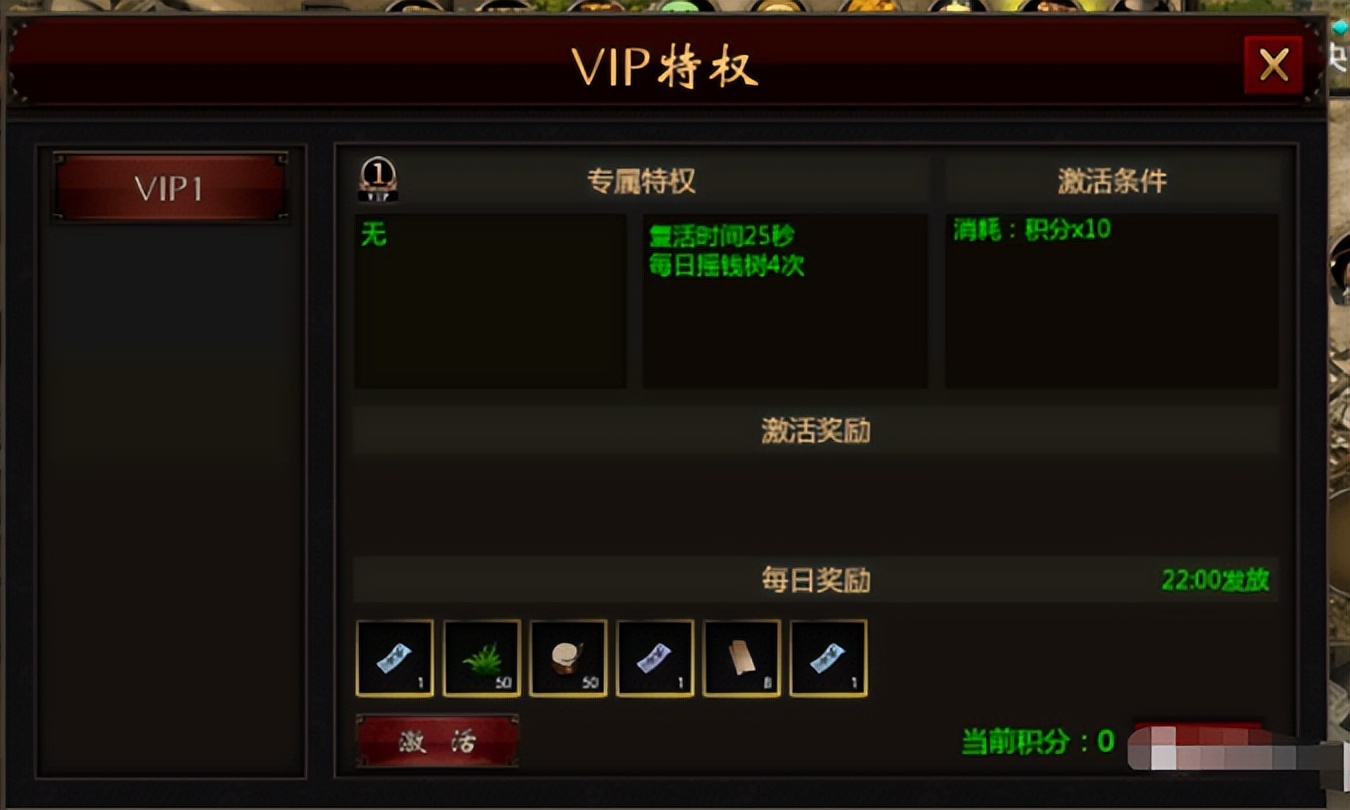The width and height of the screenshot is (1350, 810).
Task: Select the drum-shaped x50 reward item
Action: (x=568, y=658)
